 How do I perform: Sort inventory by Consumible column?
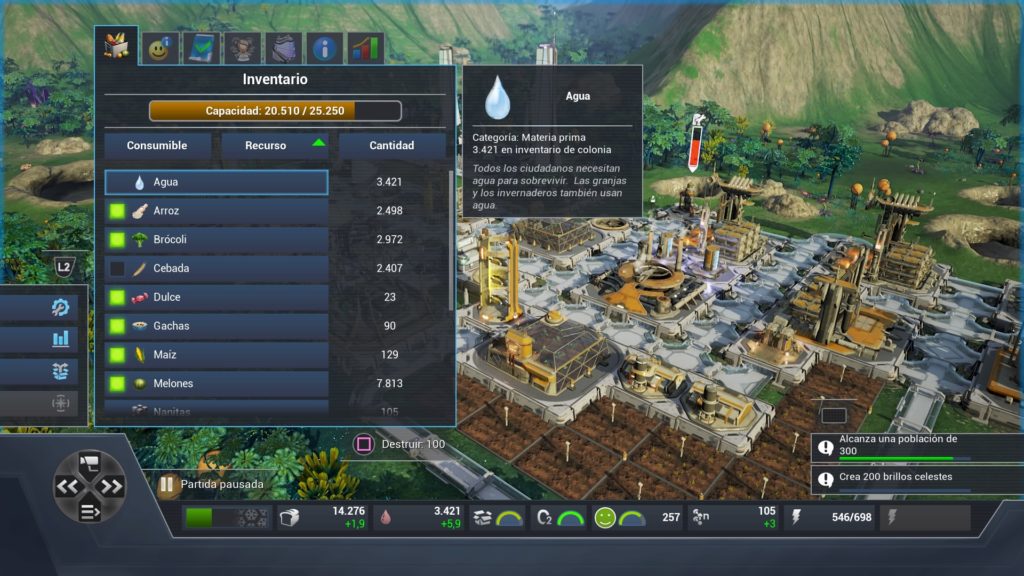[x=157, y=146]
